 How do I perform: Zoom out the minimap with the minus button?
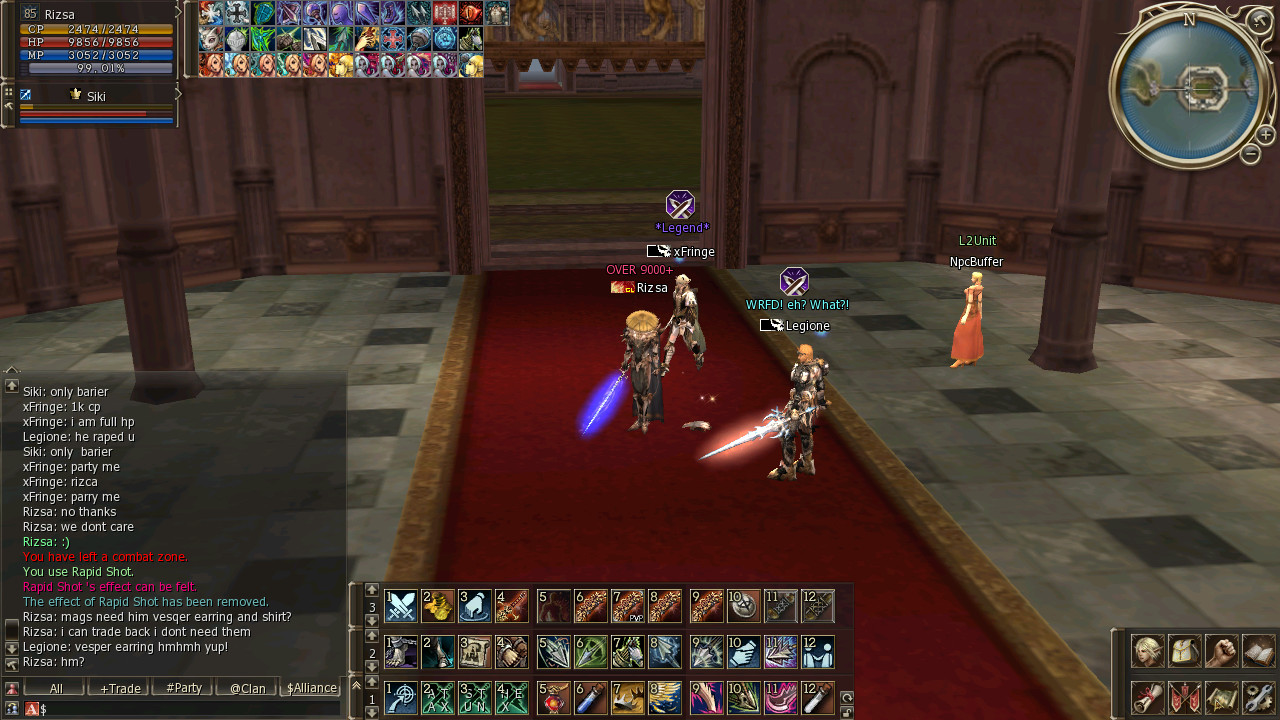(x=1250, y=154)
